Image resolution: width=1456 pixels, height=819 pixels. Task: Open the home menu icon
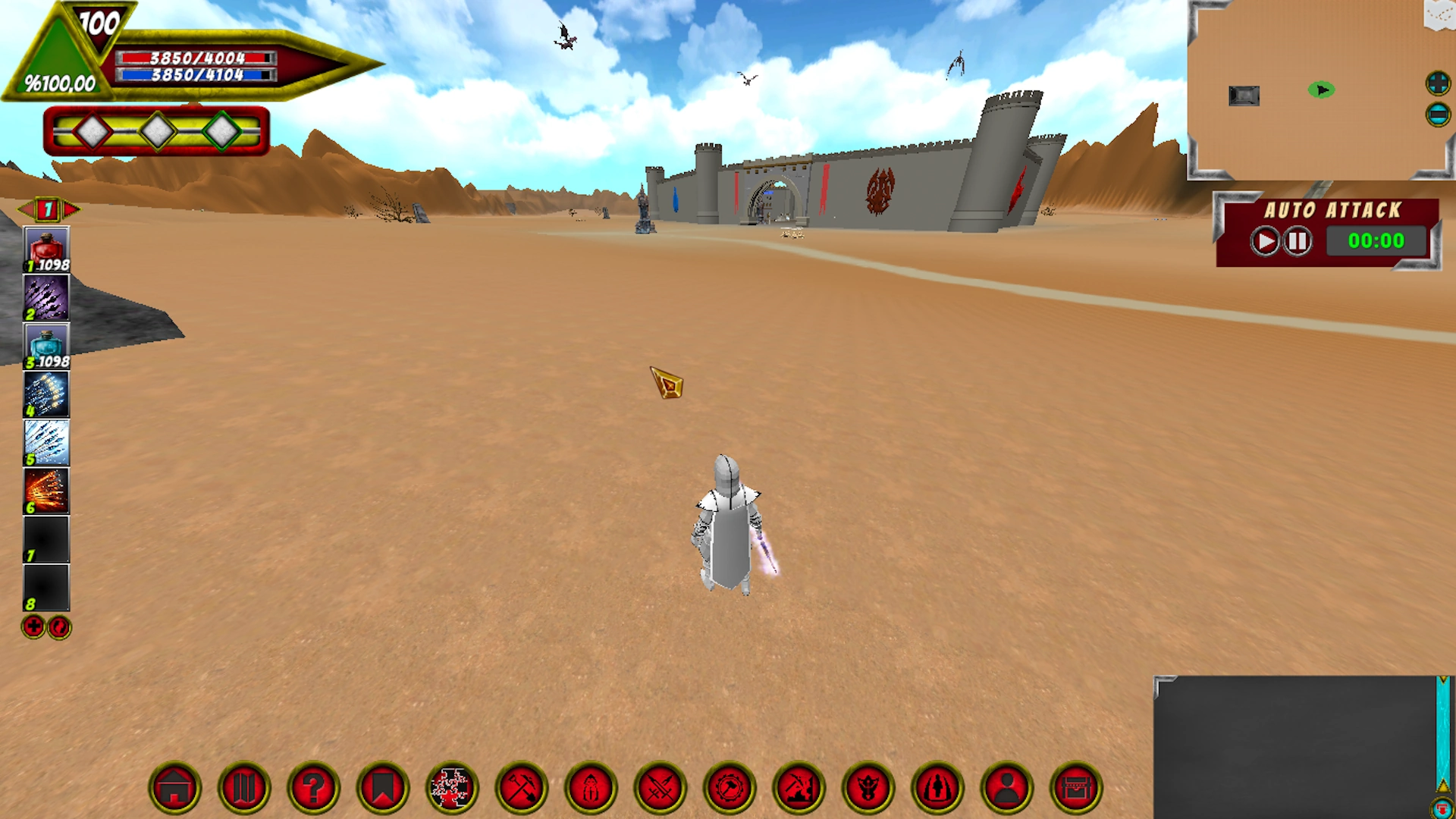click(174, 787)
